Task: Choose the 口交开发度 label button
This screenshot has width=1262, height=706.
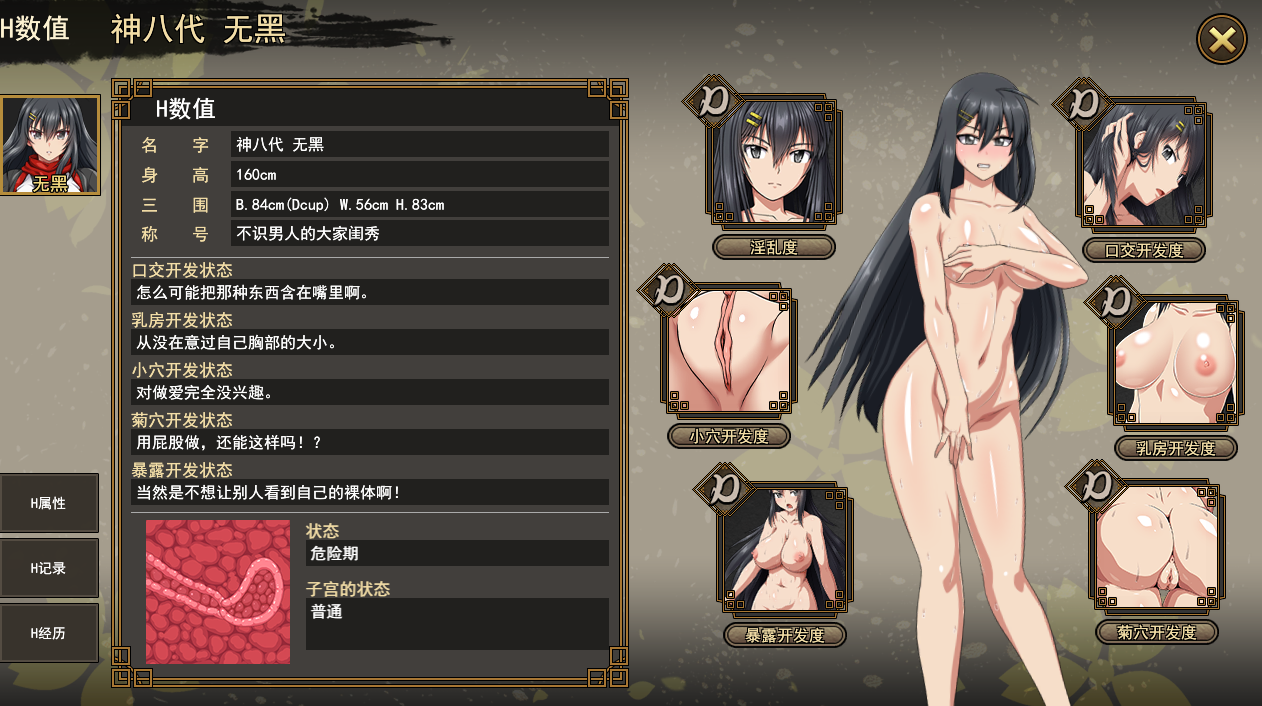Action: pos(1144,250)
